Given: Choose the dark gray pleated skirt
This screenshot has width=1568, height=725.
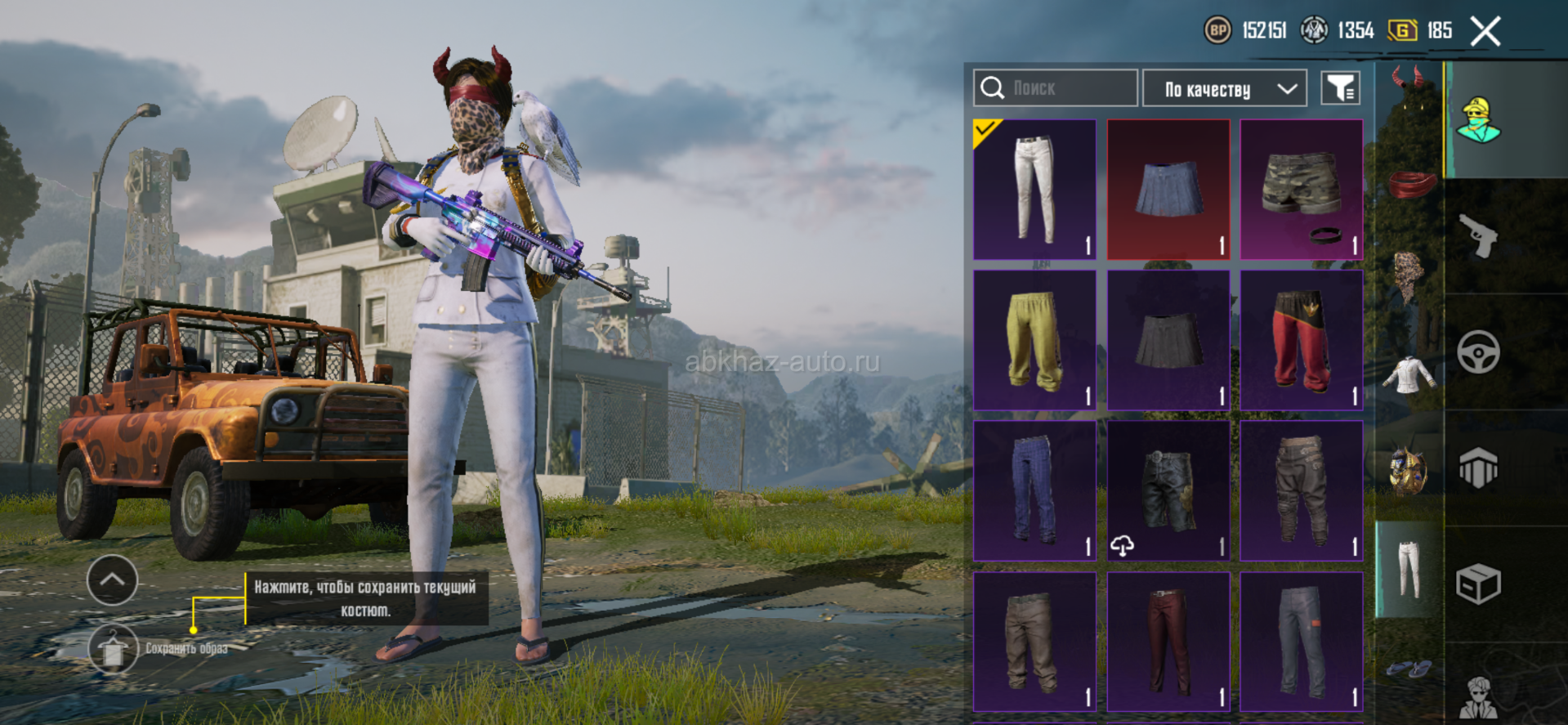Looking at the screenshot, I should pos(1168,340).
